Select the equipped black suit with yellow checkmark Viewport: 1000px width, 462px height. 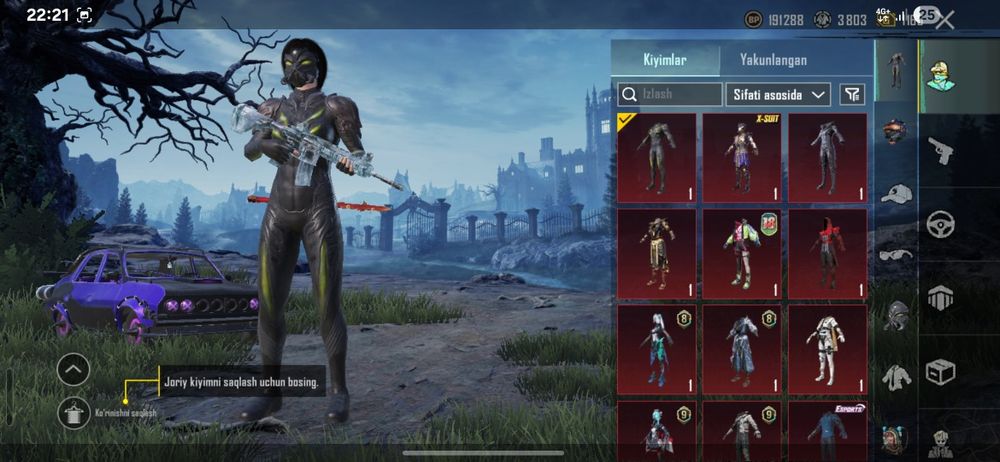(x=656, y=154)
